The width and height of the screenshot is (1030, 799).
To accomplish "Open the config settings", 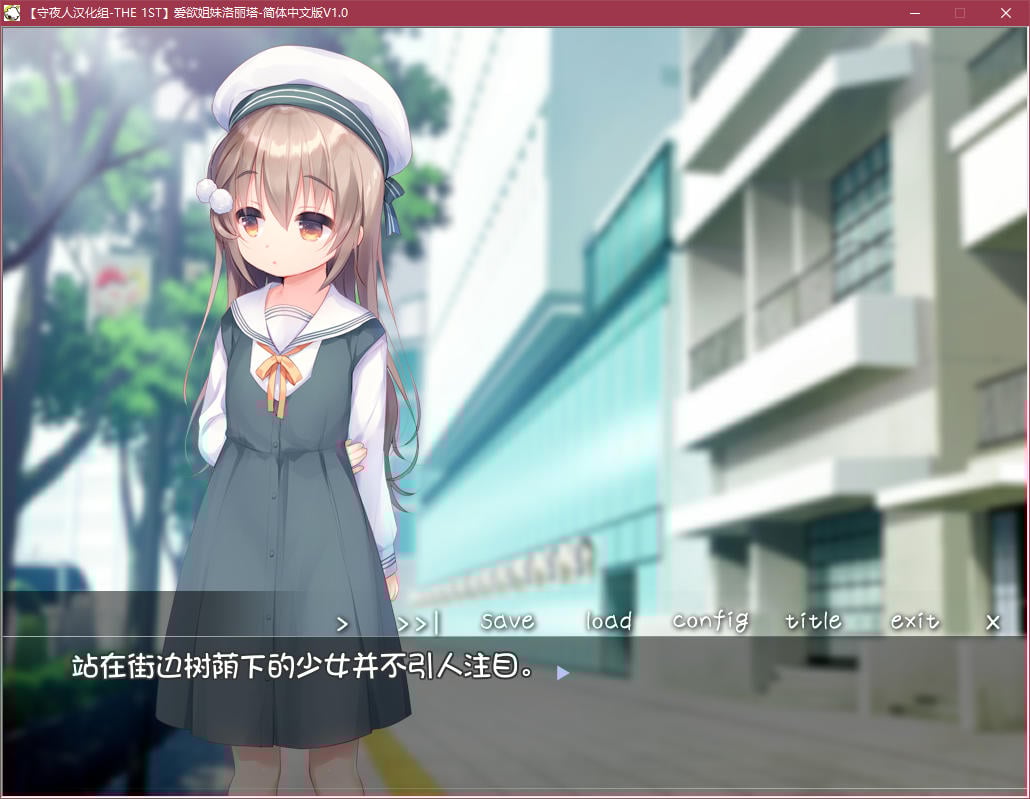I will click(710, 621).
